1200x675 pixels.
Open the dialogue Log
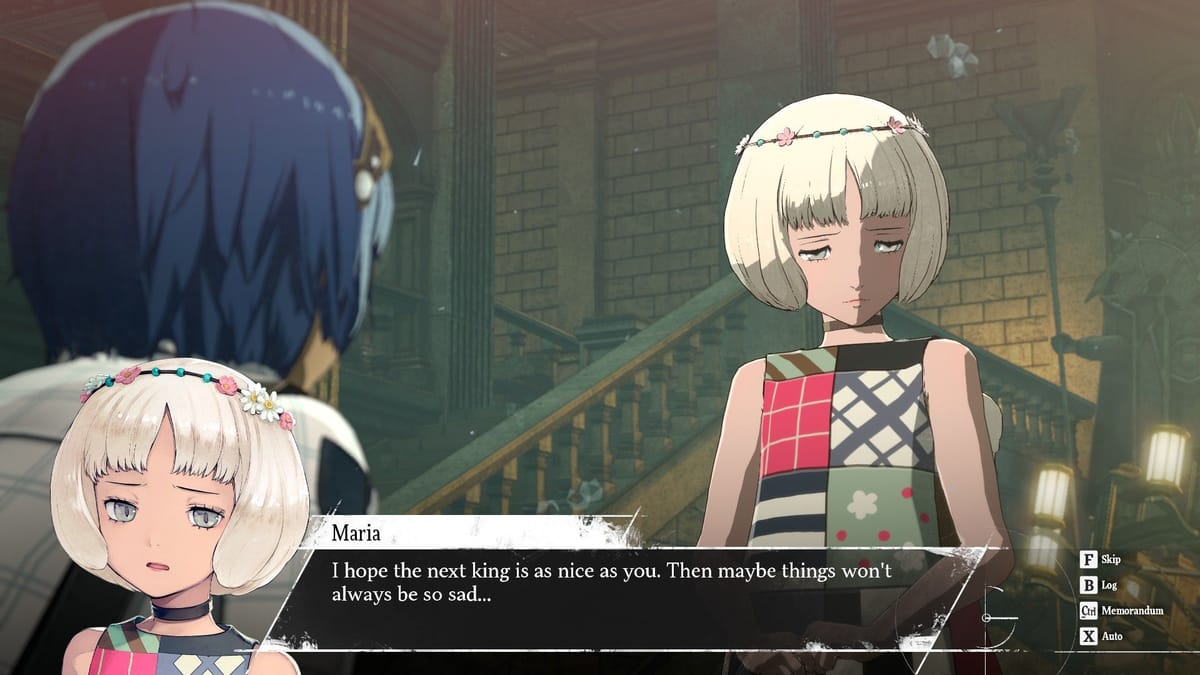1100,585
